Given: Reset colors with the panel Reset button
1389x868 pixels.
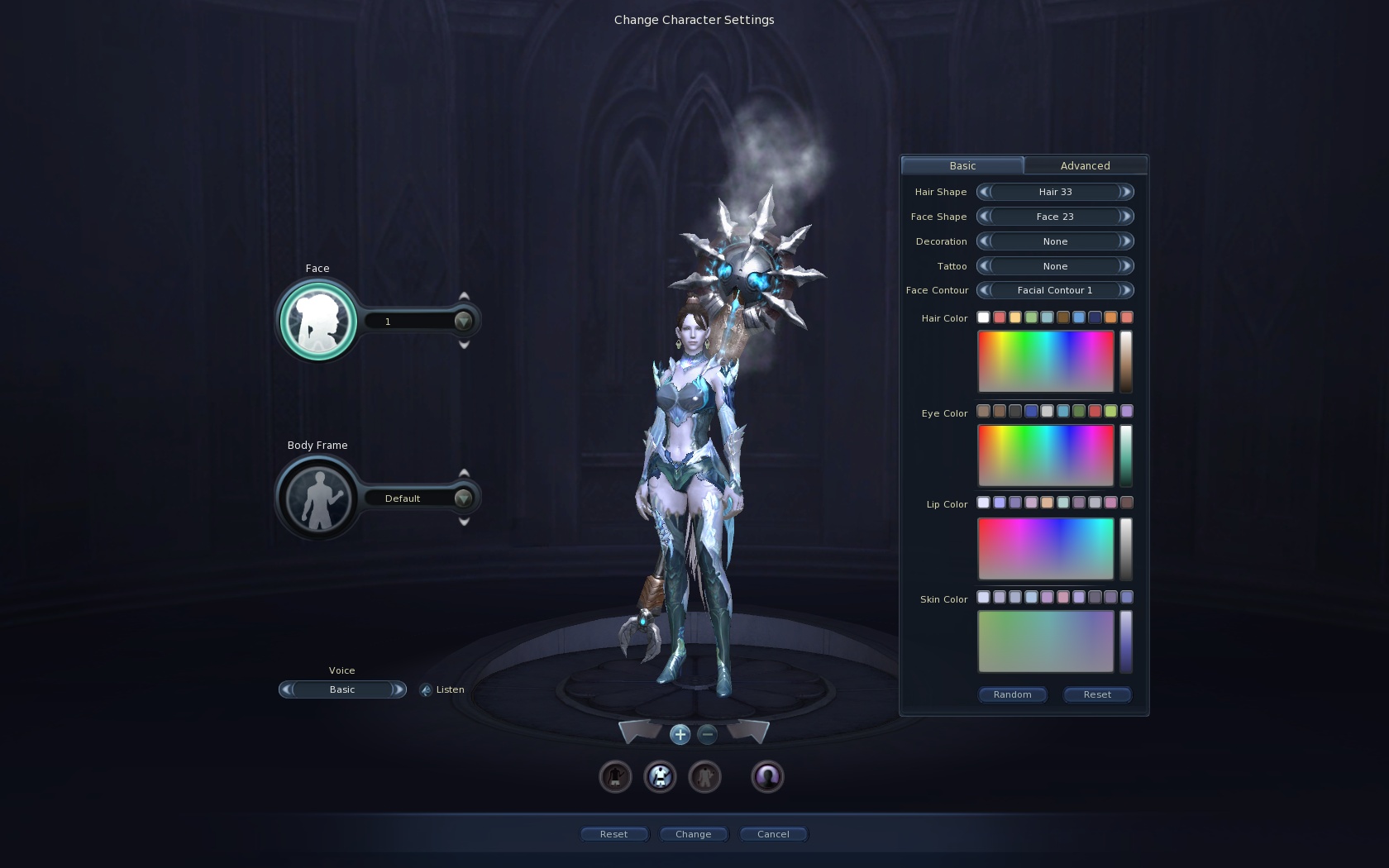Looking at the screenshot, I should pyautogui.click(x=1097, y=694).
